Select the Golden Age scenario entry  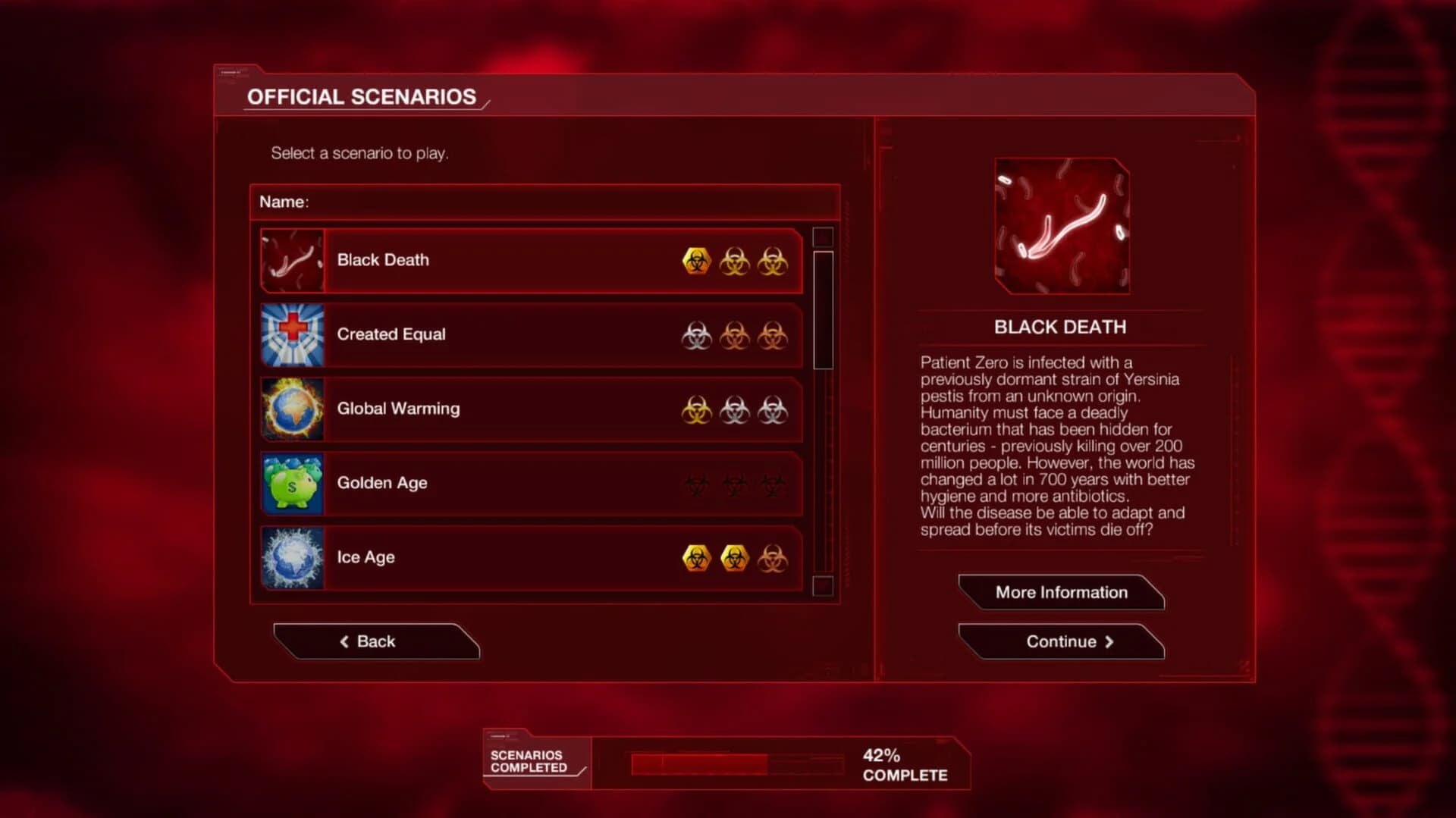[531, 483]
